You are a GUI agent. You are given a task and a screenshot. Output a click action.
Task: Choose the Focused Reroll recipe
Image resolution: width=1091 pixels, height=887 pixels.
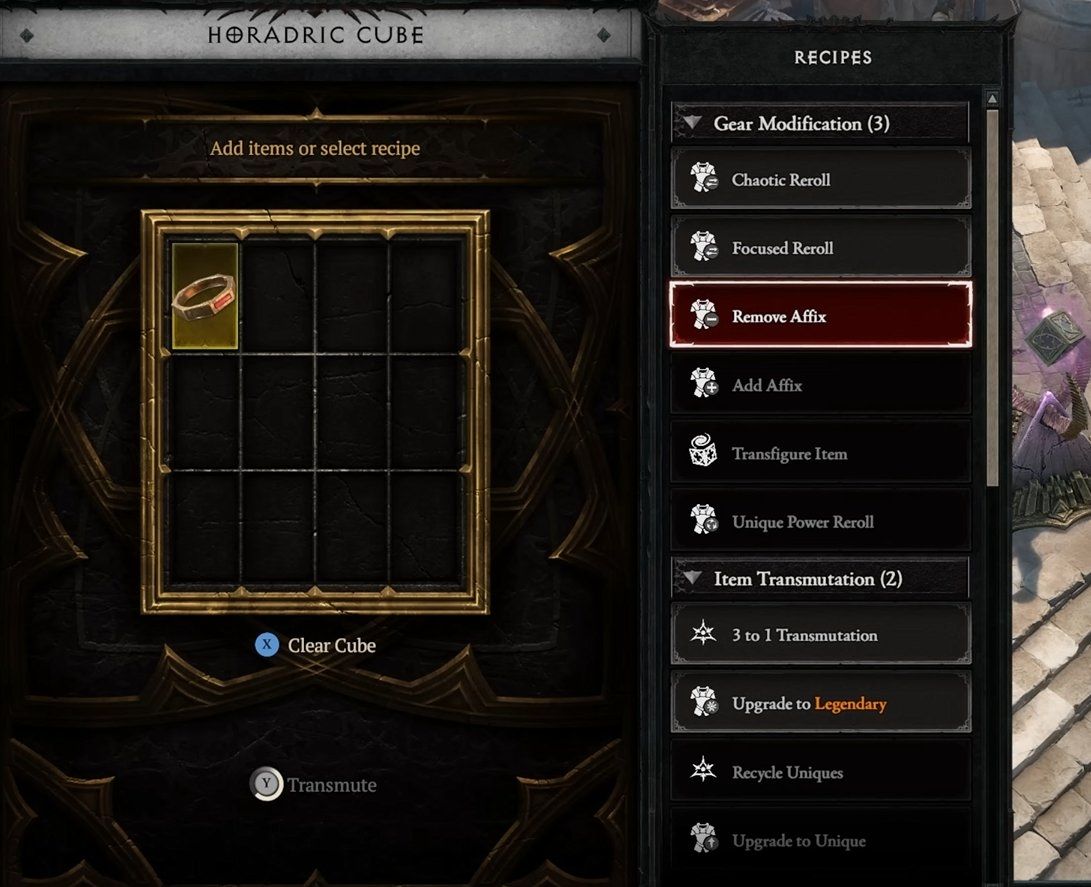[820, 248]
